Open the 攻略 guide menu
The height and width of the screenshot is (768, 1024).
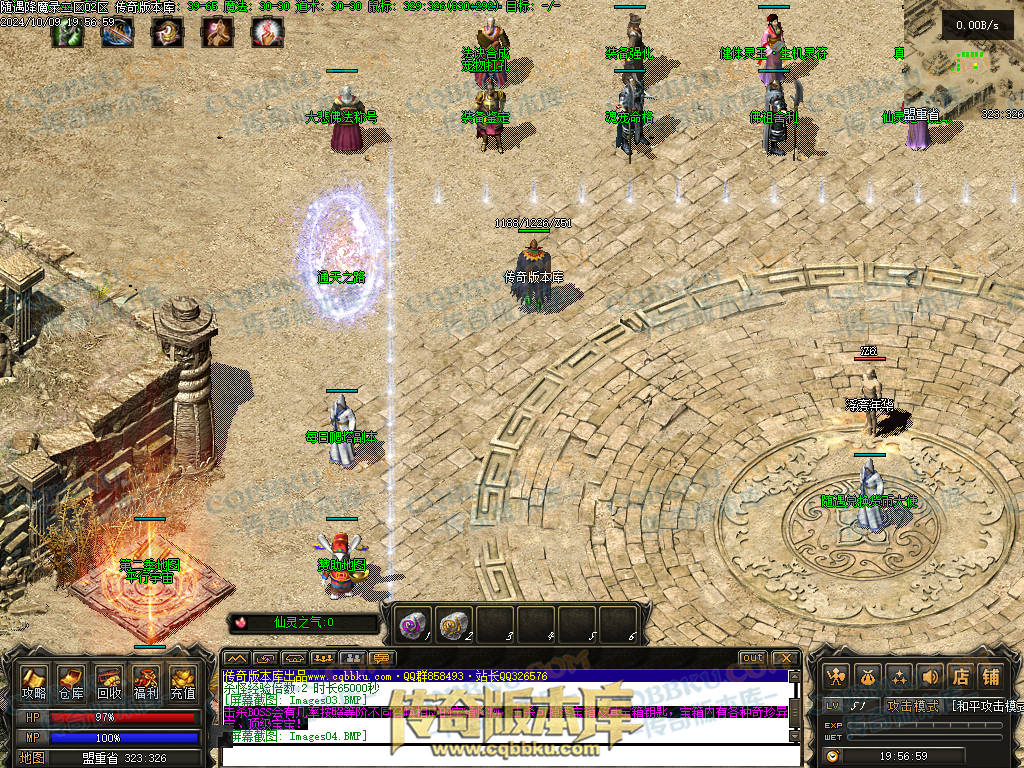34,683
